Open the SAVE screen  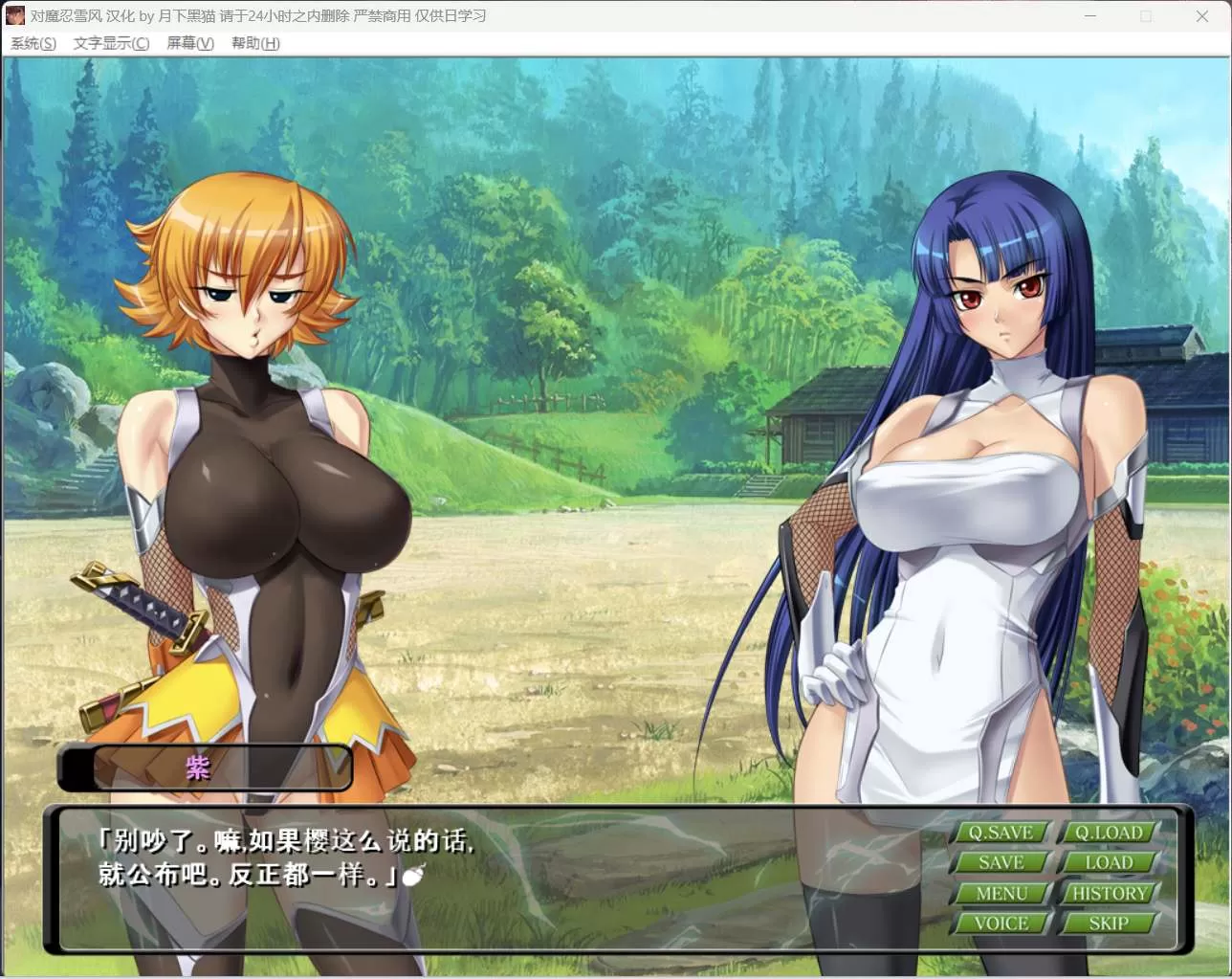coord(1001,862)
